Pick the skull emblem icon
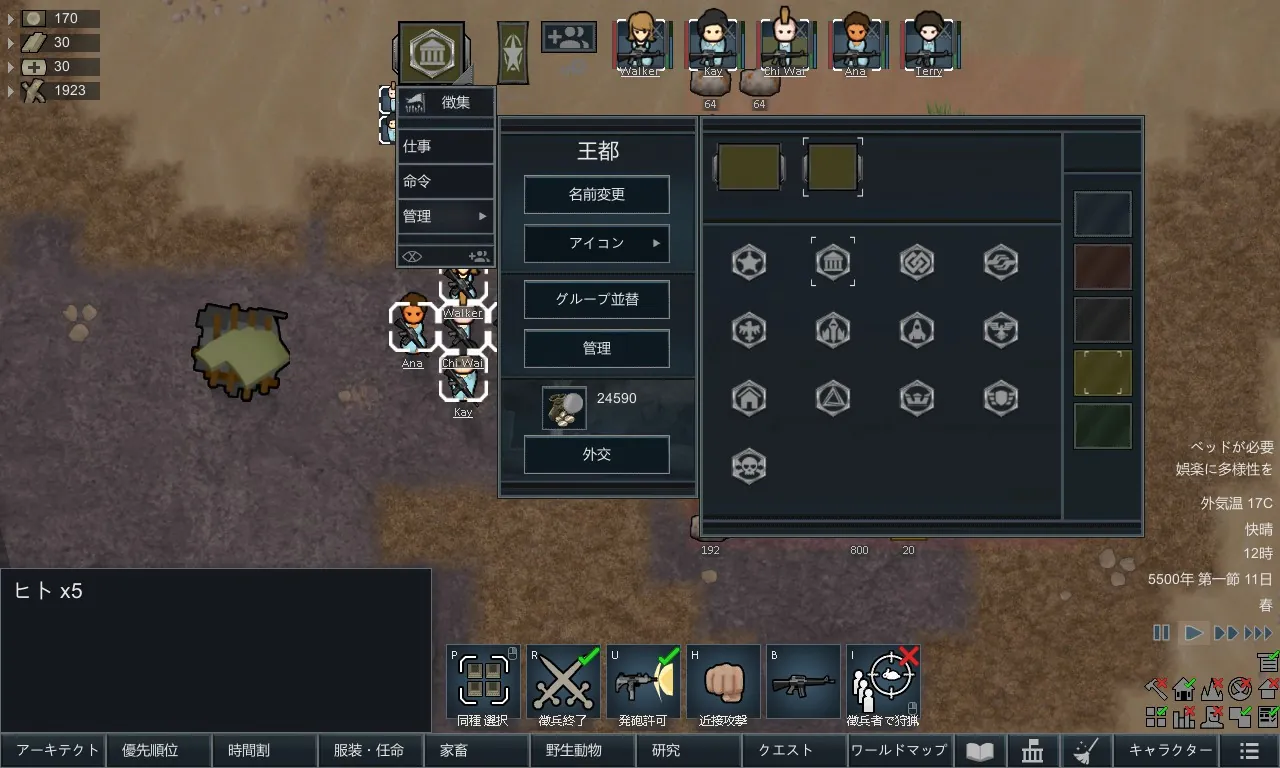The width and height of the screenshot is (1280, 768). pyautogui.click(x=749, y=466)
